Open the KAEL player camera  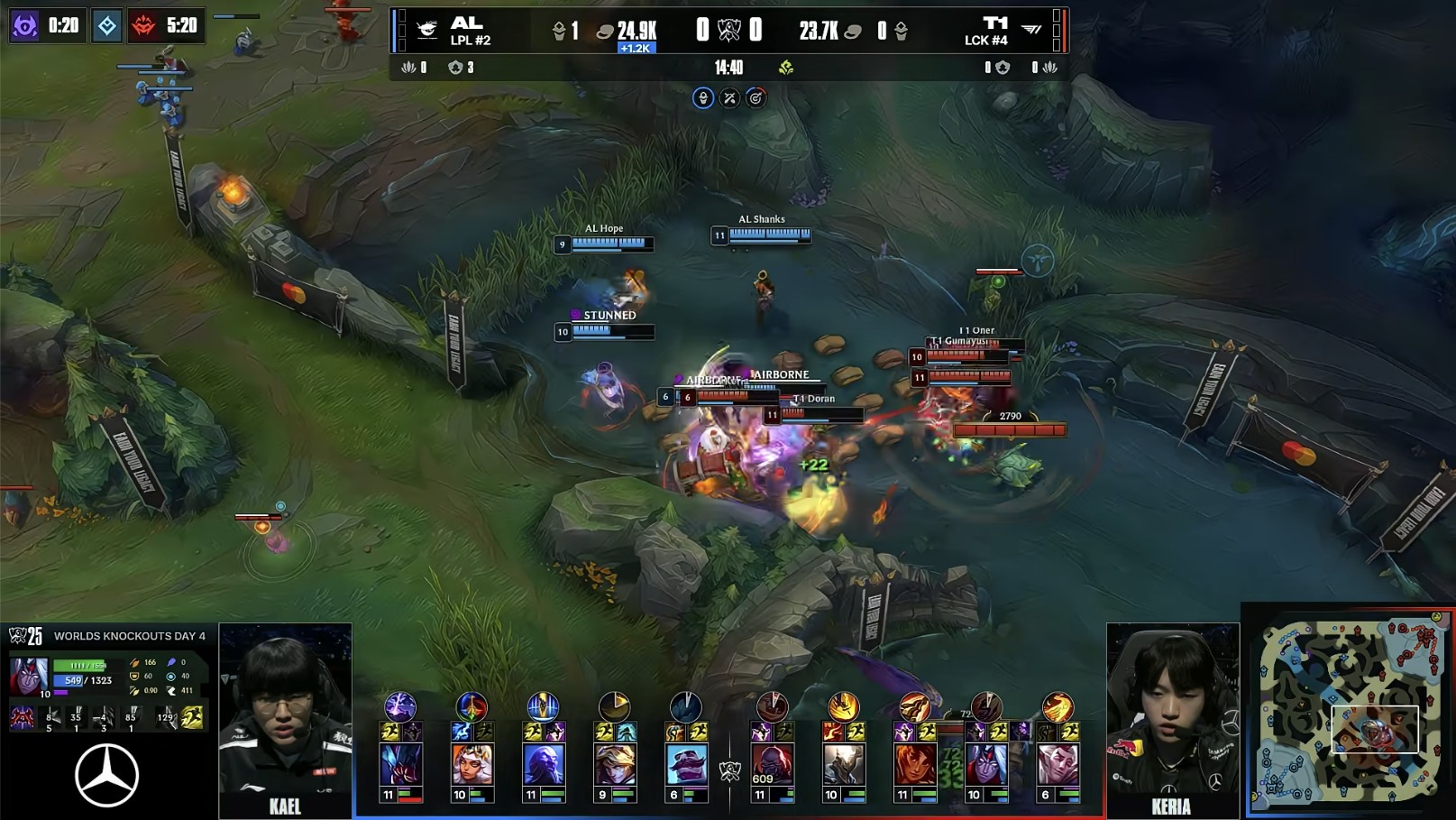[285, 720]
